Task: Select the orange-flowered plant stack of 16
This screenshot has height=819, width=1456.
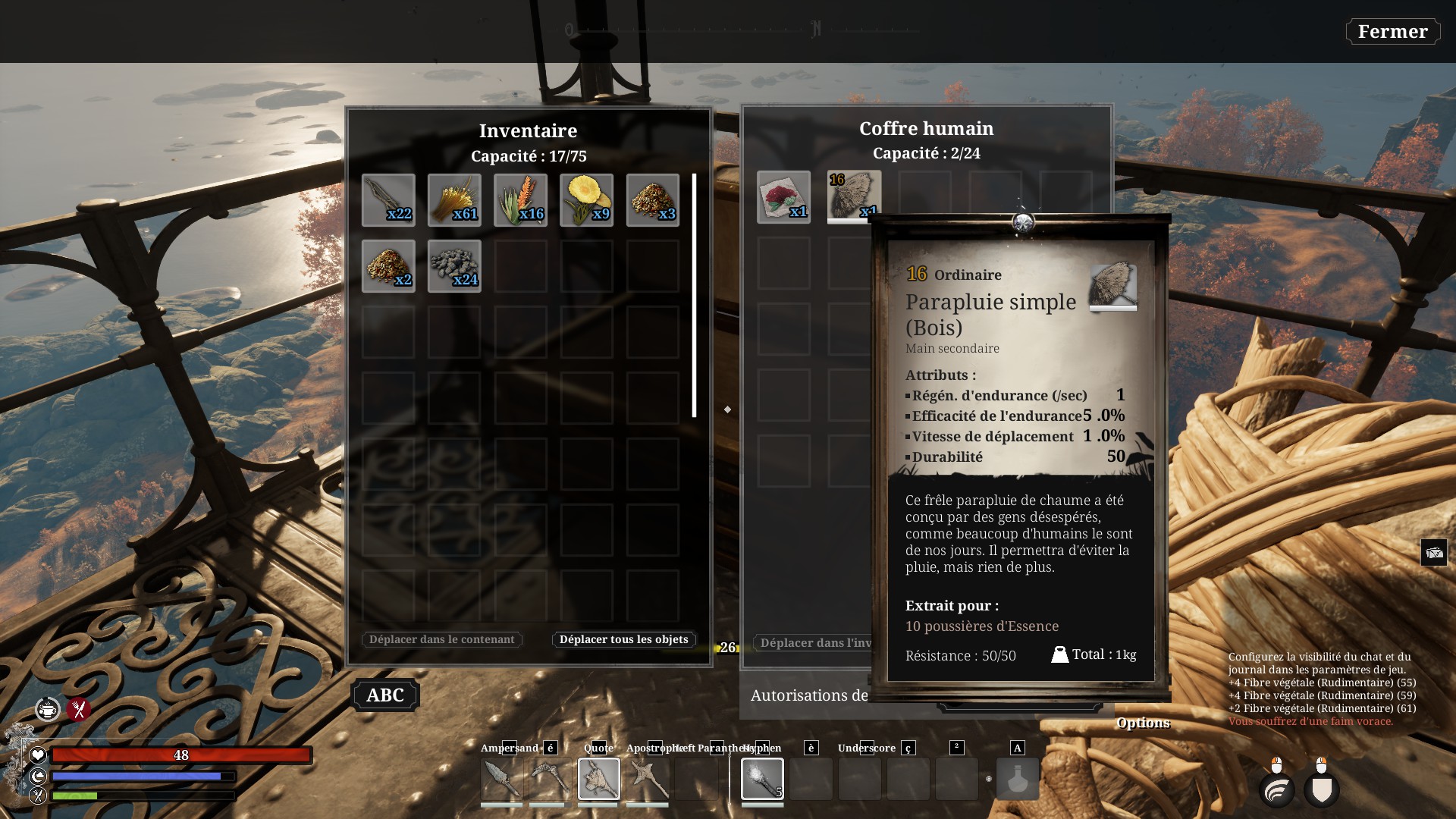Action: pyautogui.click(x=520, y=200)
